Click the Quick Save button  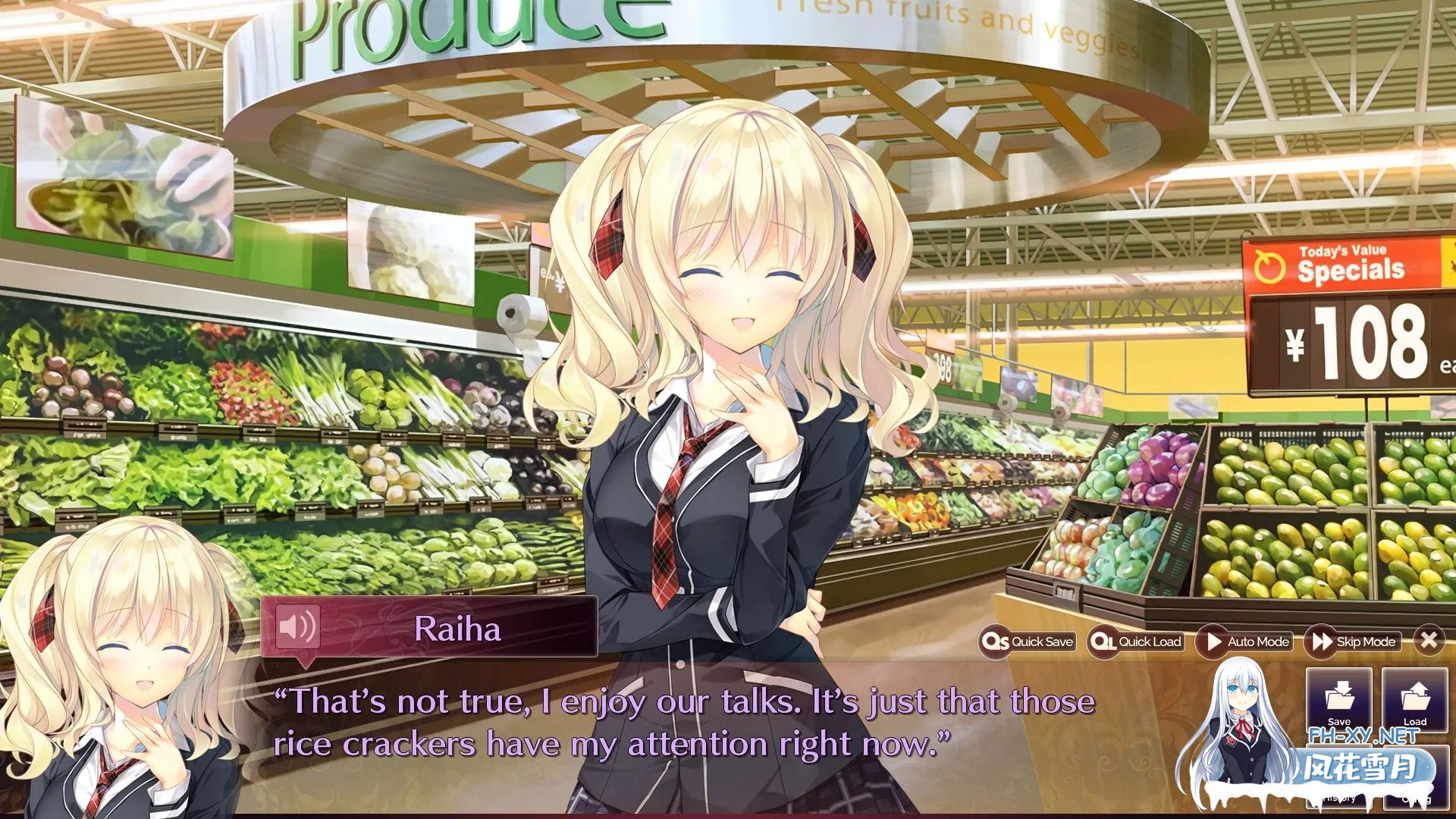(x=1028, y=642)
